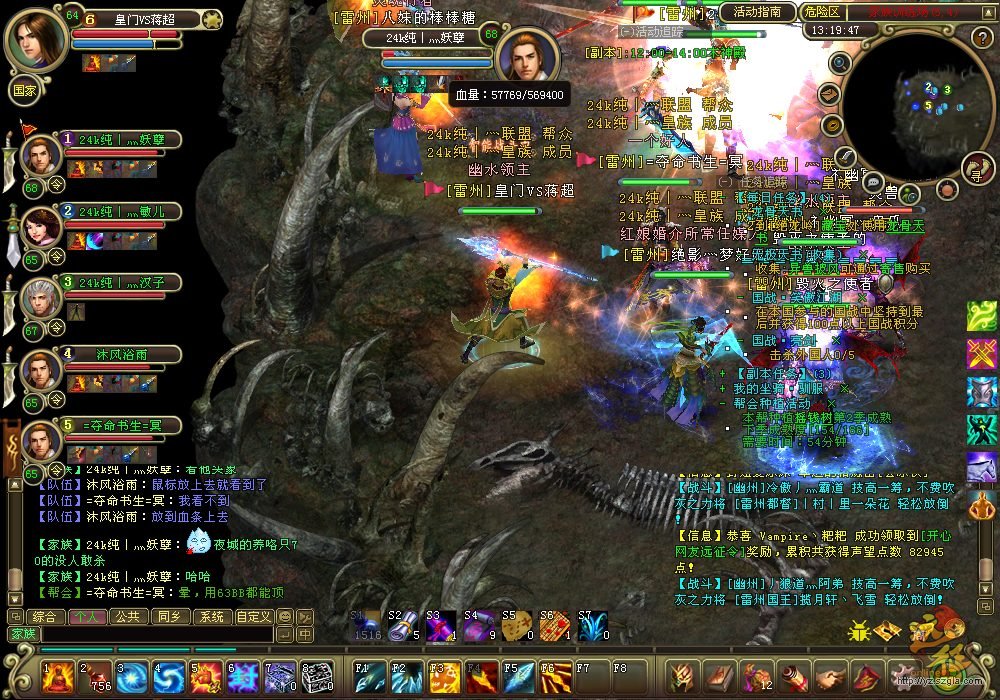The image size is (1000, 700).
Task: Open the 家族 chat channel selector
Action: coord(23,634)
